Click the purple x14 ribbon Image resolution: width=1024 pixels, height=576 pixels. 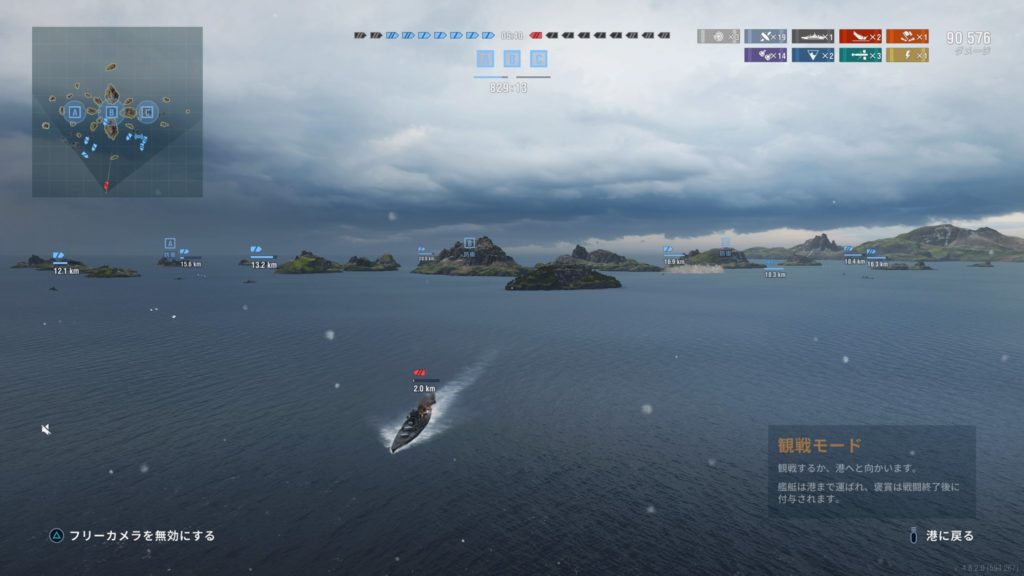coord(765,55)
